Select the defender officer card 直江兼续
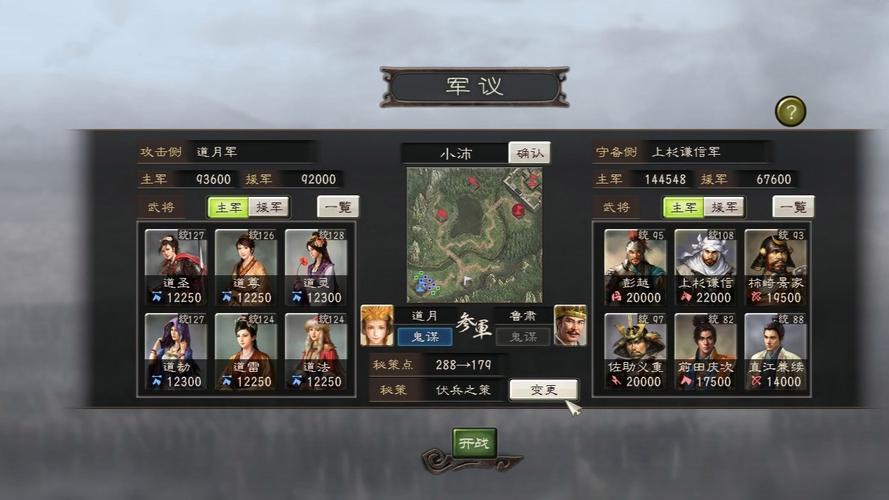Screen dimensions: 889x500 point(775,351)
